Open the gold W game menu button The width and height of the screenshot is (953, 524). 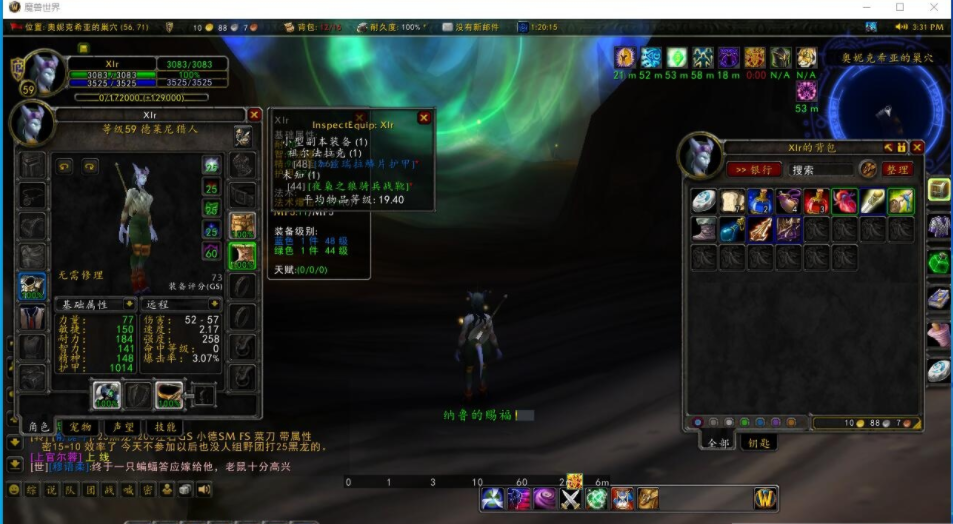(765, 498)
